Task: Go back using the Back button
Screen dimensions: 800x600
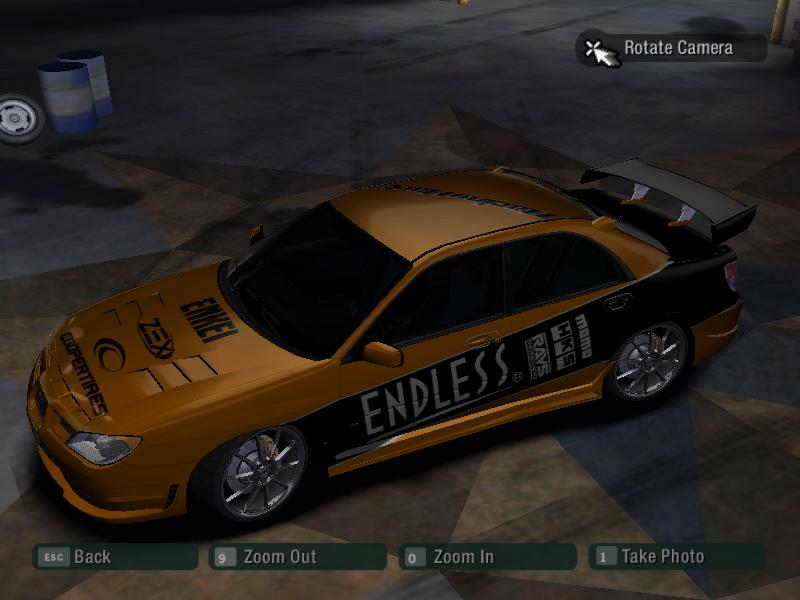Action: click(114, 557)
